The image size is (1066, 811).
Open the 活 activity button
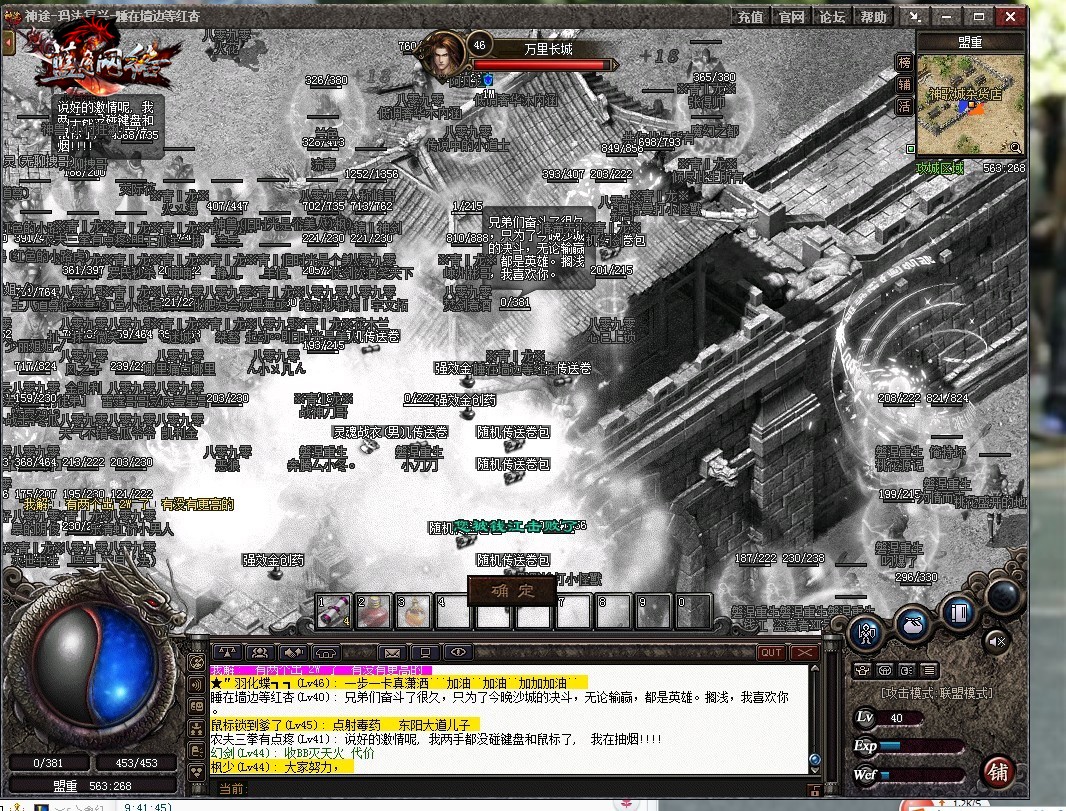[904, 106]
